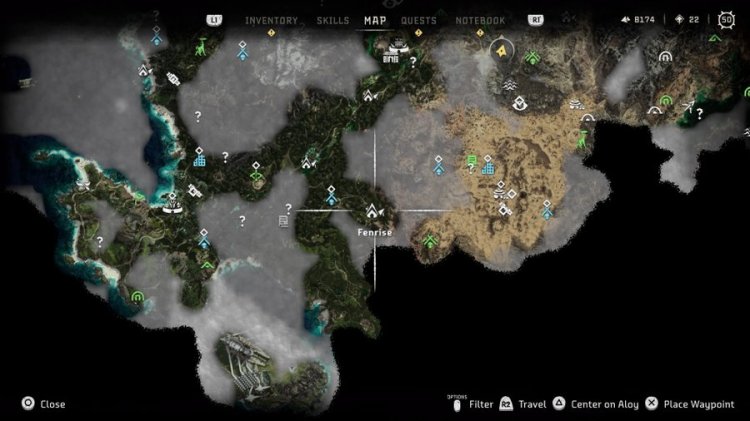Select the green Tallneck machine icon
Viewport: 750px width, 421px height.
[x=201, y=46]
